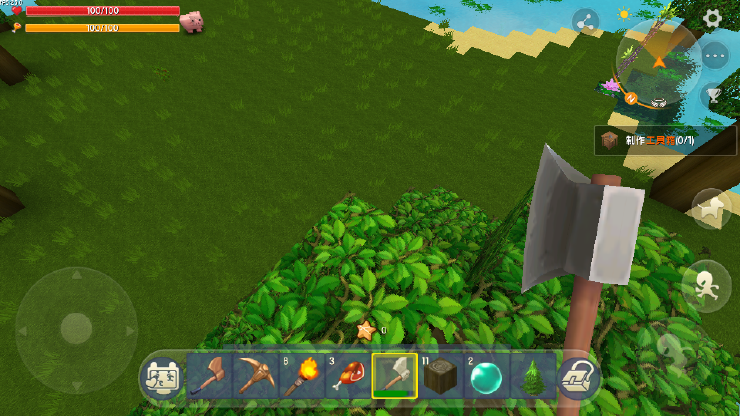Select the wooden pickaxe hotbar slot

255,376
